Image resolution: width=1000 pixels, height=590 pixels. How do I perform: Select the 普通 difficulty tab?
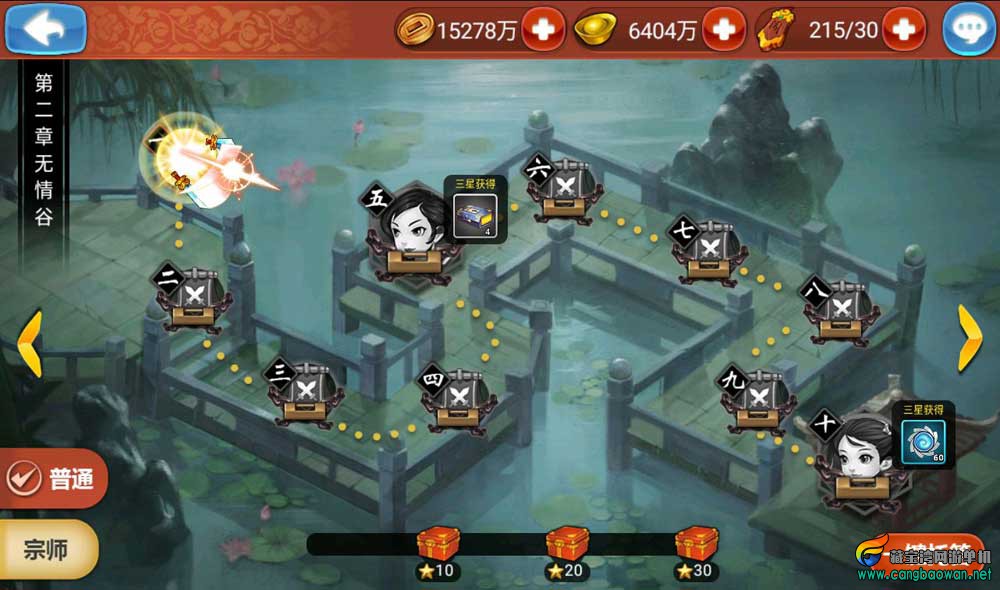click(53, 478)
